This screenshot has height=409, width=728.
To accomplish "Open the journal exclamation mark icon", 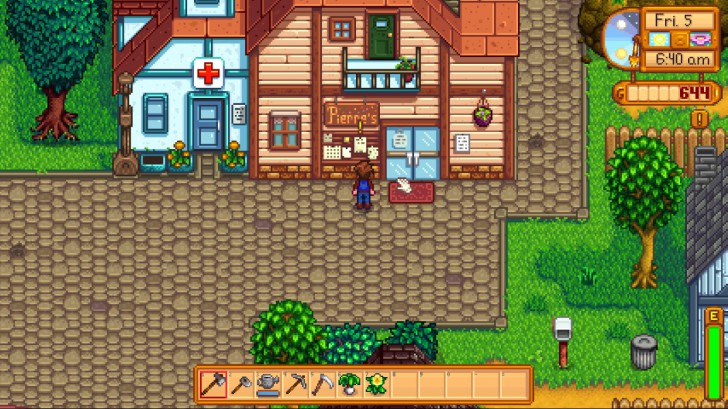I will pyautogui.click(x=700, y=119).
